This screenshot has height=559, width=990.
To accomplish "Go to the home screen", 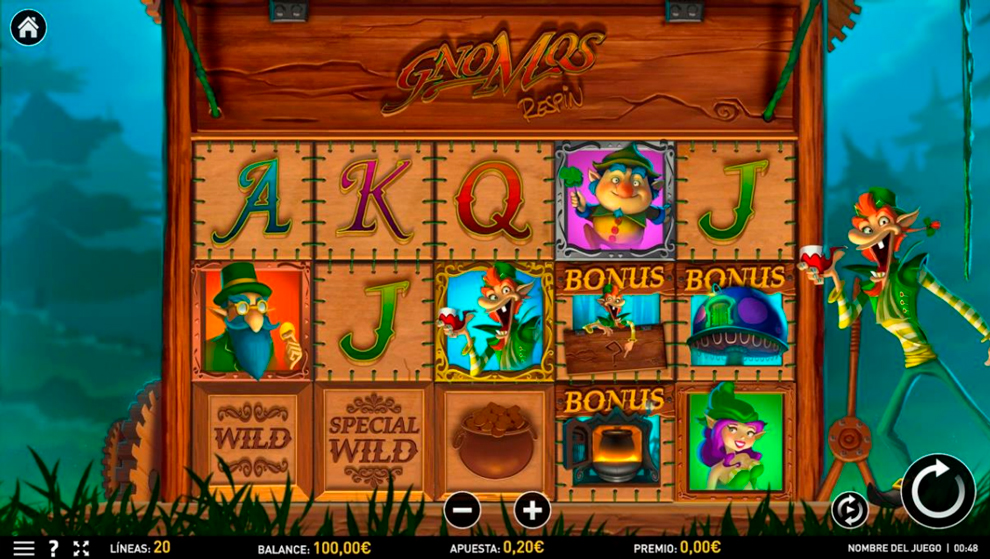I will coord(28,28).
